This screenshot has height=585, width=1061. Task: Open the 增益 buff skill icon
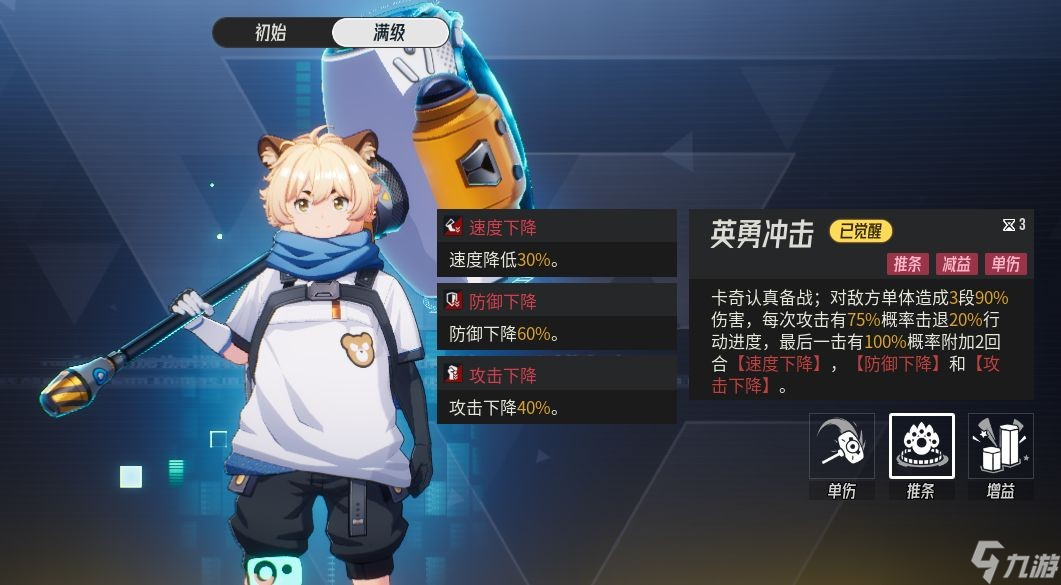(1001, 446)
